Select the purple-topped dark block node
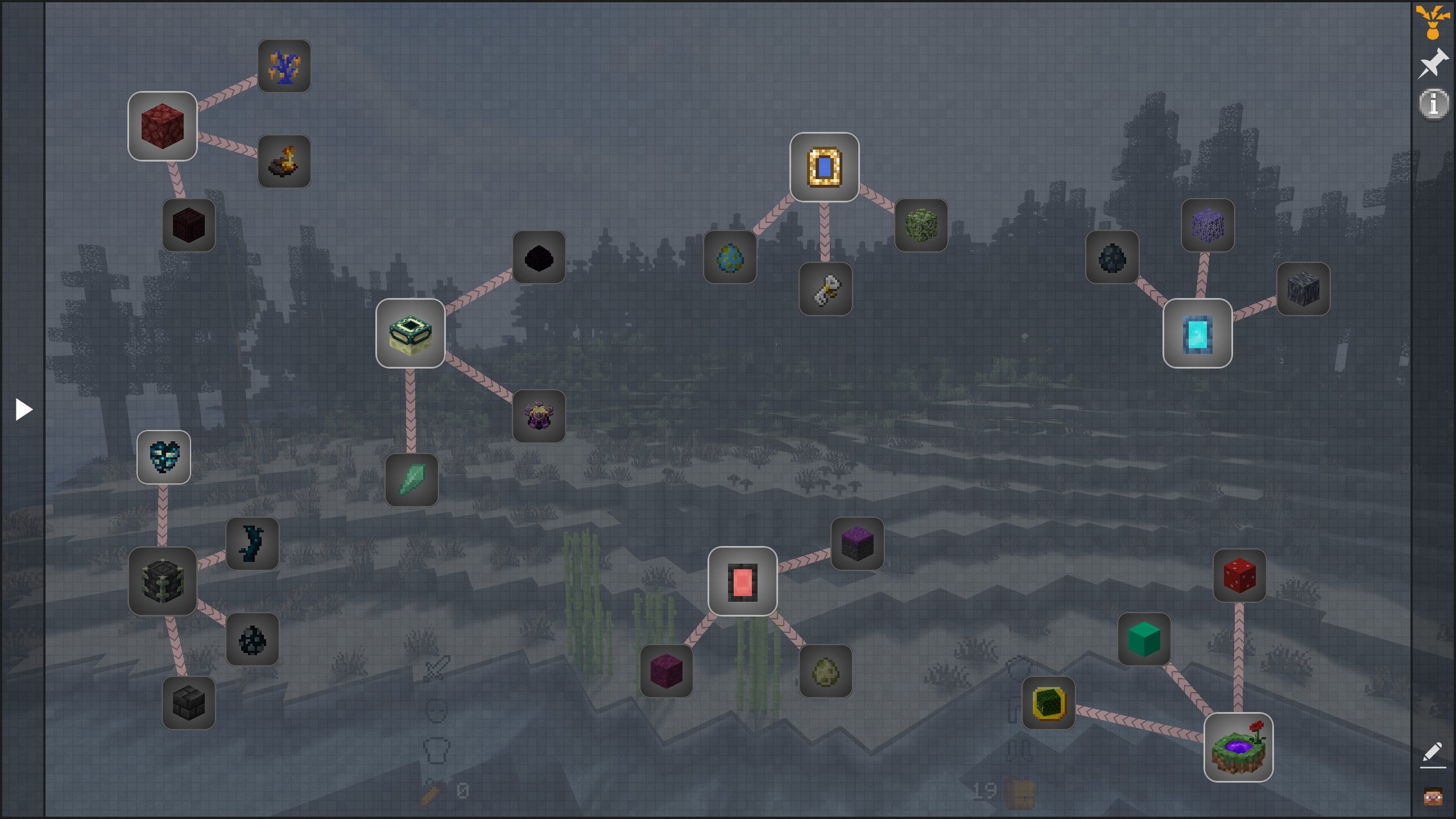 point(857,544)
